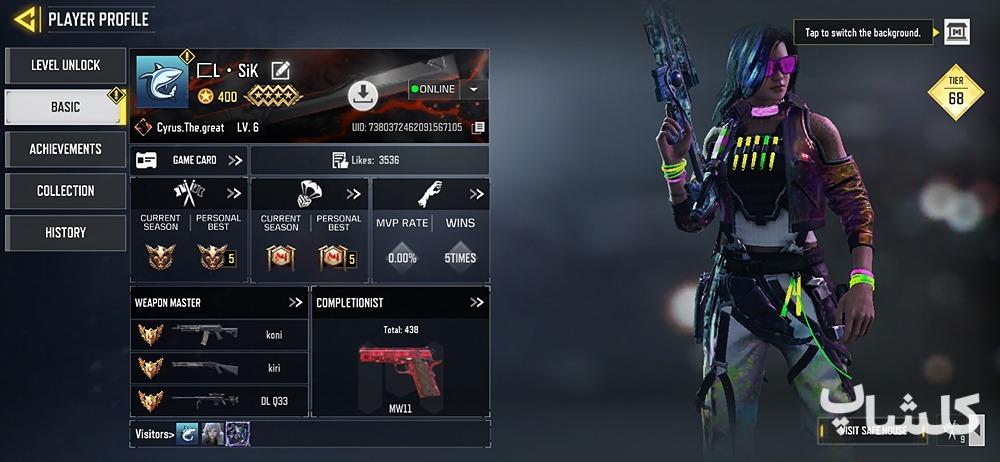The height and width of the screenshot is (462, 1000).
Task: Switch the profile background
Action: pyautogui.click(x=956, y=32)
